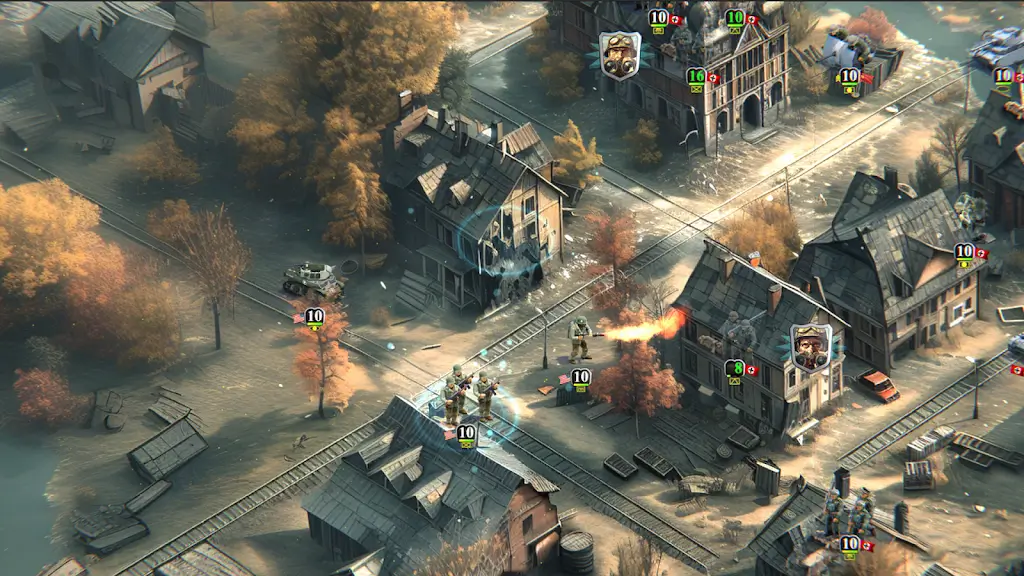Select the commander portrait beside the tall town hall

click(619, 53)
